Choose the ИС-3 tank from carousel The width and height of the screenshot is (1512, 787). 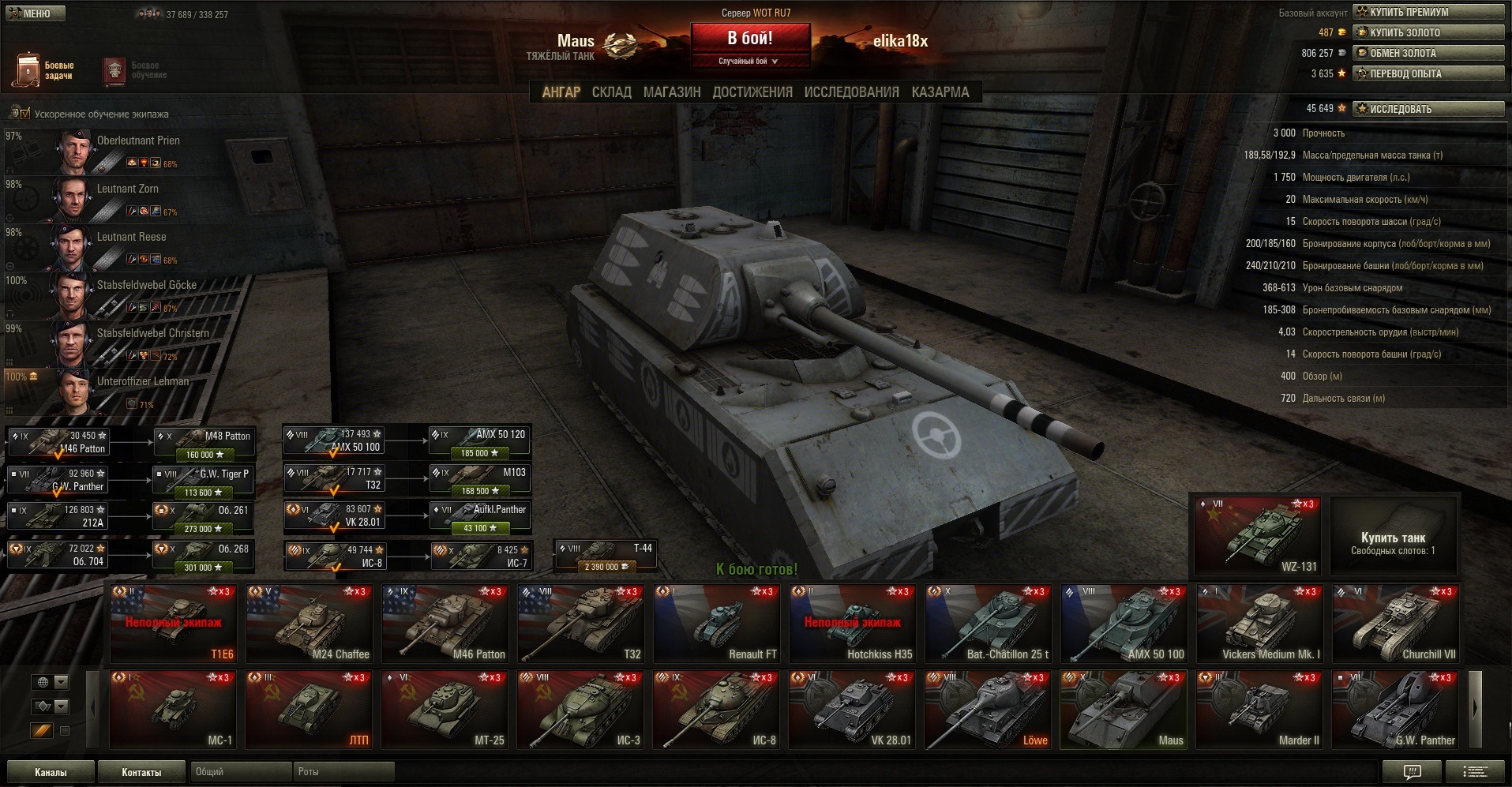[581, 708]
